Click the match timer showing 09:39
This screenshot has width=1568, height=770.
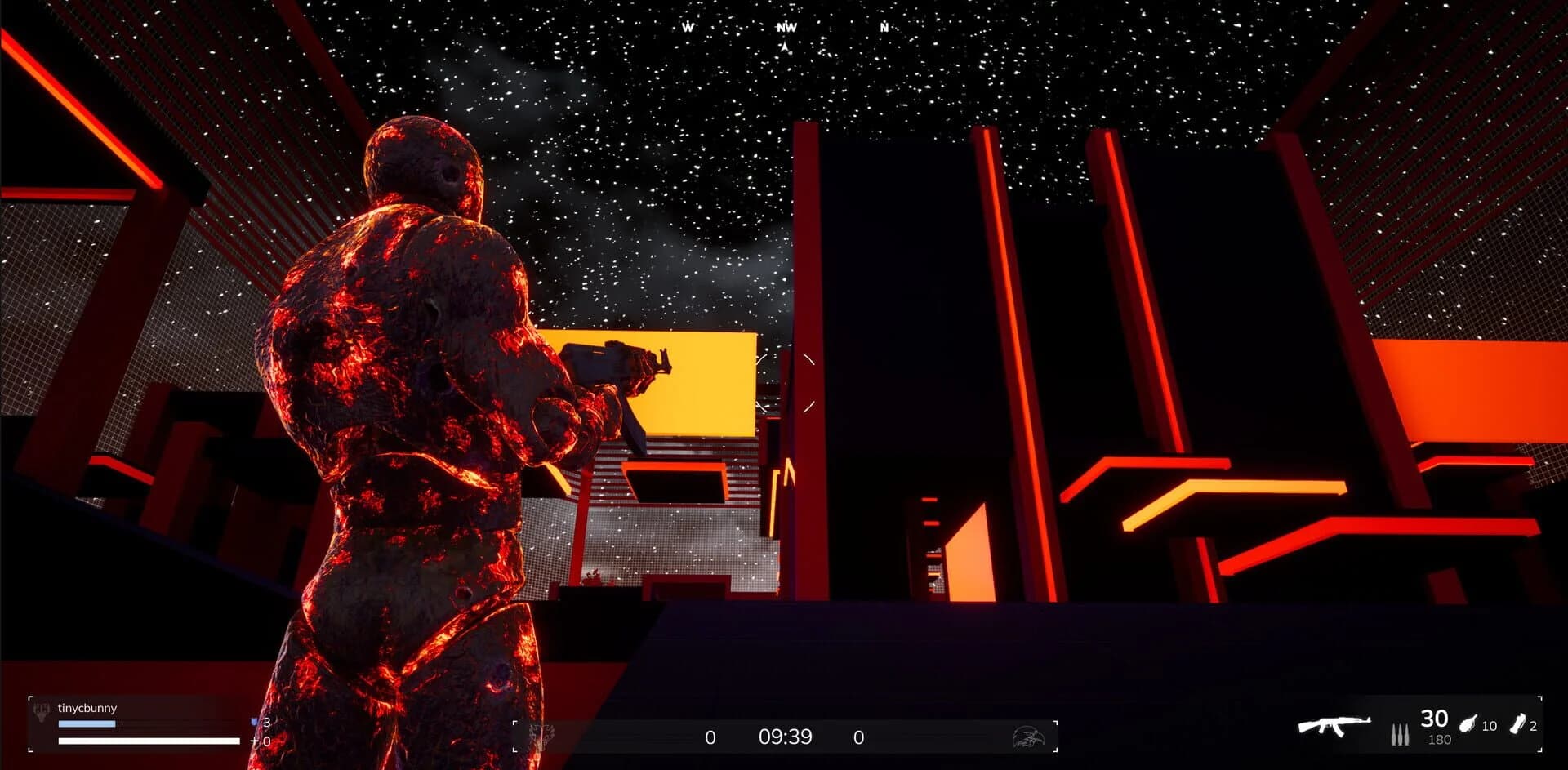coord(786,737)
